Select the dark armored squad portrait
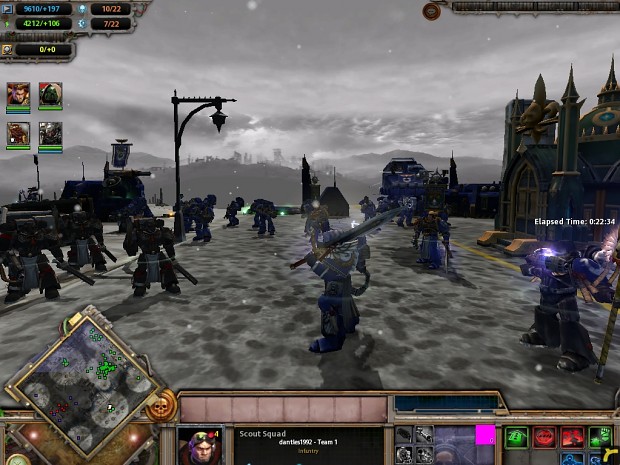 (x=50, y=134)
